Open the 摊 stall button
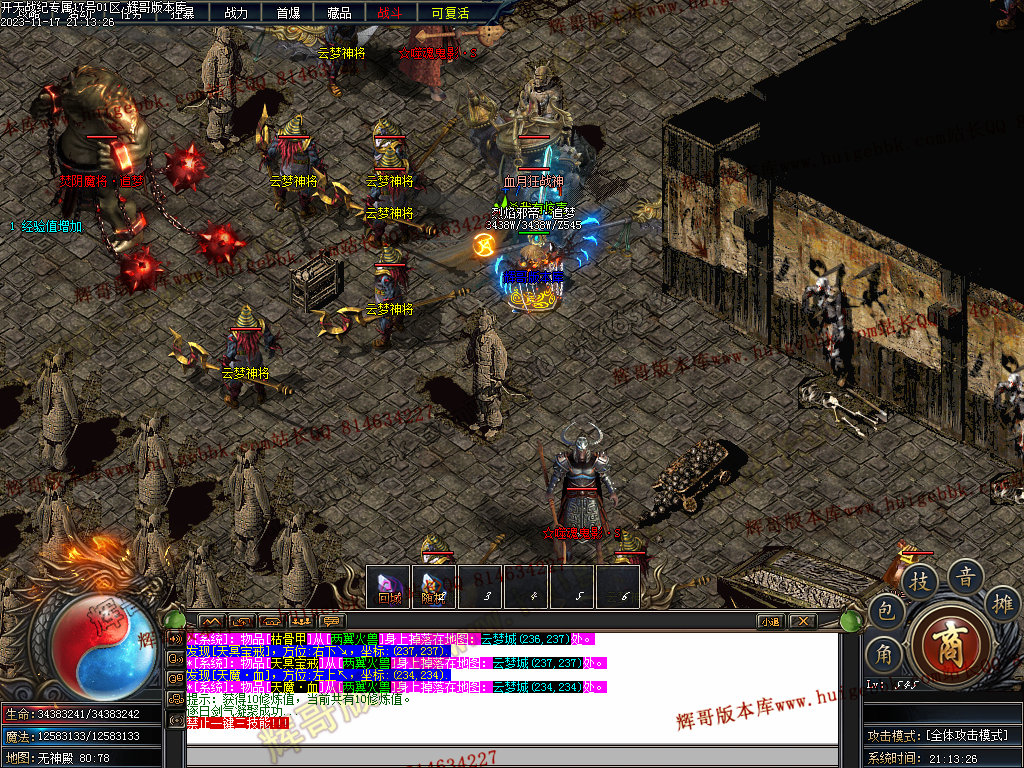This screenshot has width=1024, height=768. click(x=1003, y=603)
